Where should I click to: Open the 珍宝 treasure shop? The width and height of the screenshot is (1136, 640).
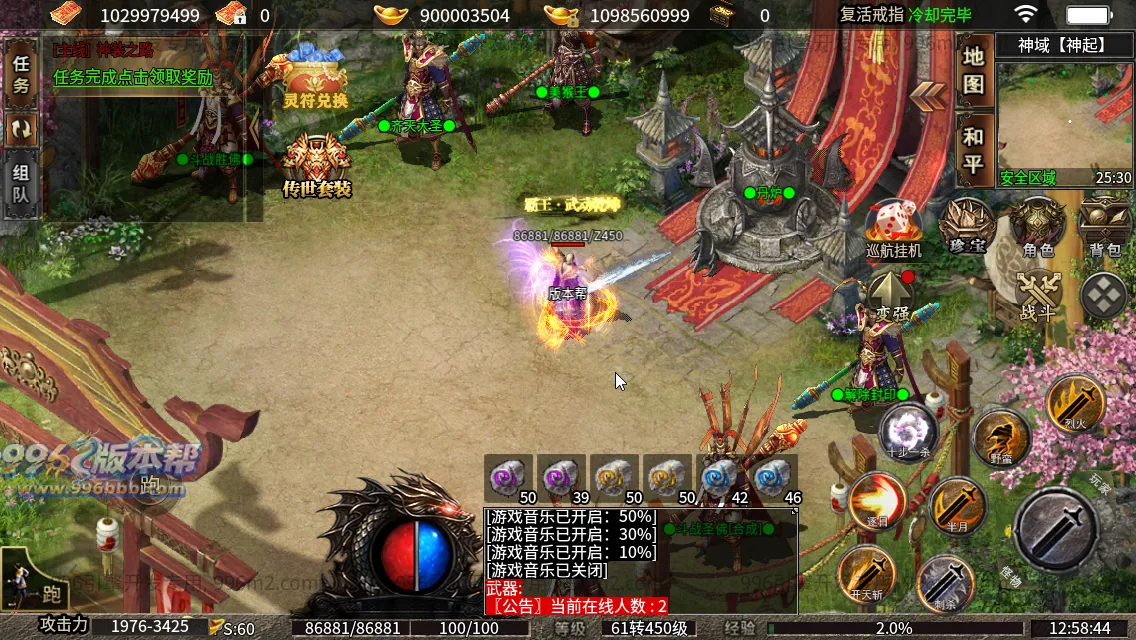coord(966,226)
